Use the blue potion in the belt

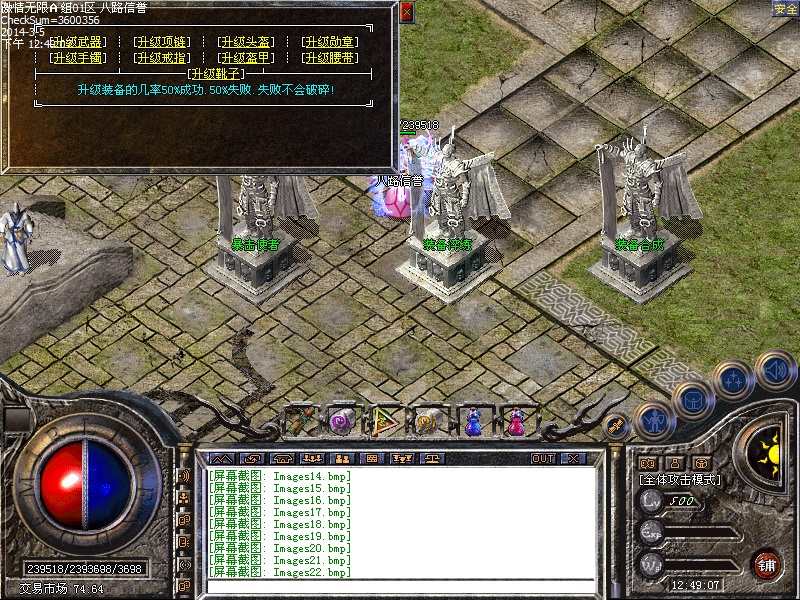474,421
